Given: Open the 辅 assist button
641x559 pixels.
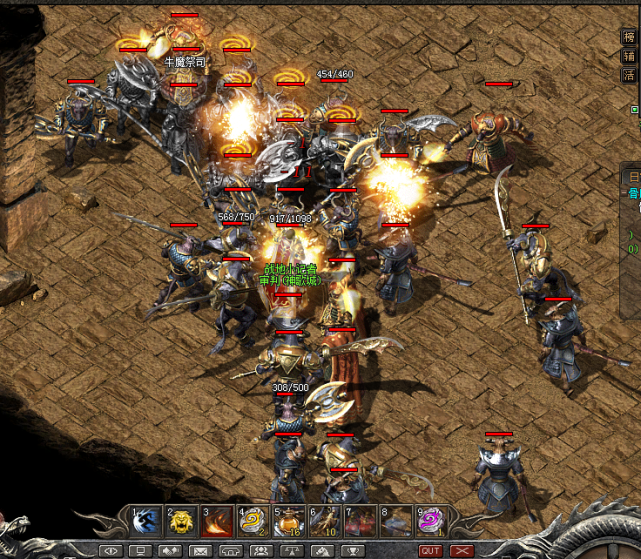Looking at the screenshot, I should tap(629, 56).
